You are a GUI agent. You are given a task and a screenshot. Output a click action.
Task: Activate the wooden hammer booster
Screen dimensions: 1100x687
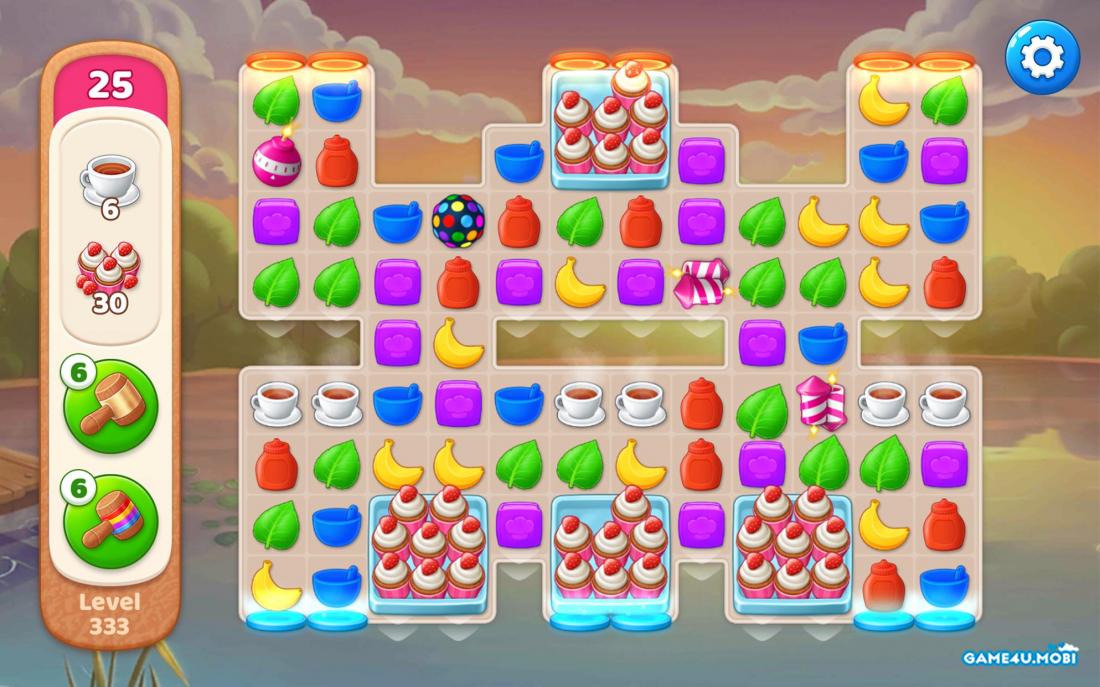(111, 407)
